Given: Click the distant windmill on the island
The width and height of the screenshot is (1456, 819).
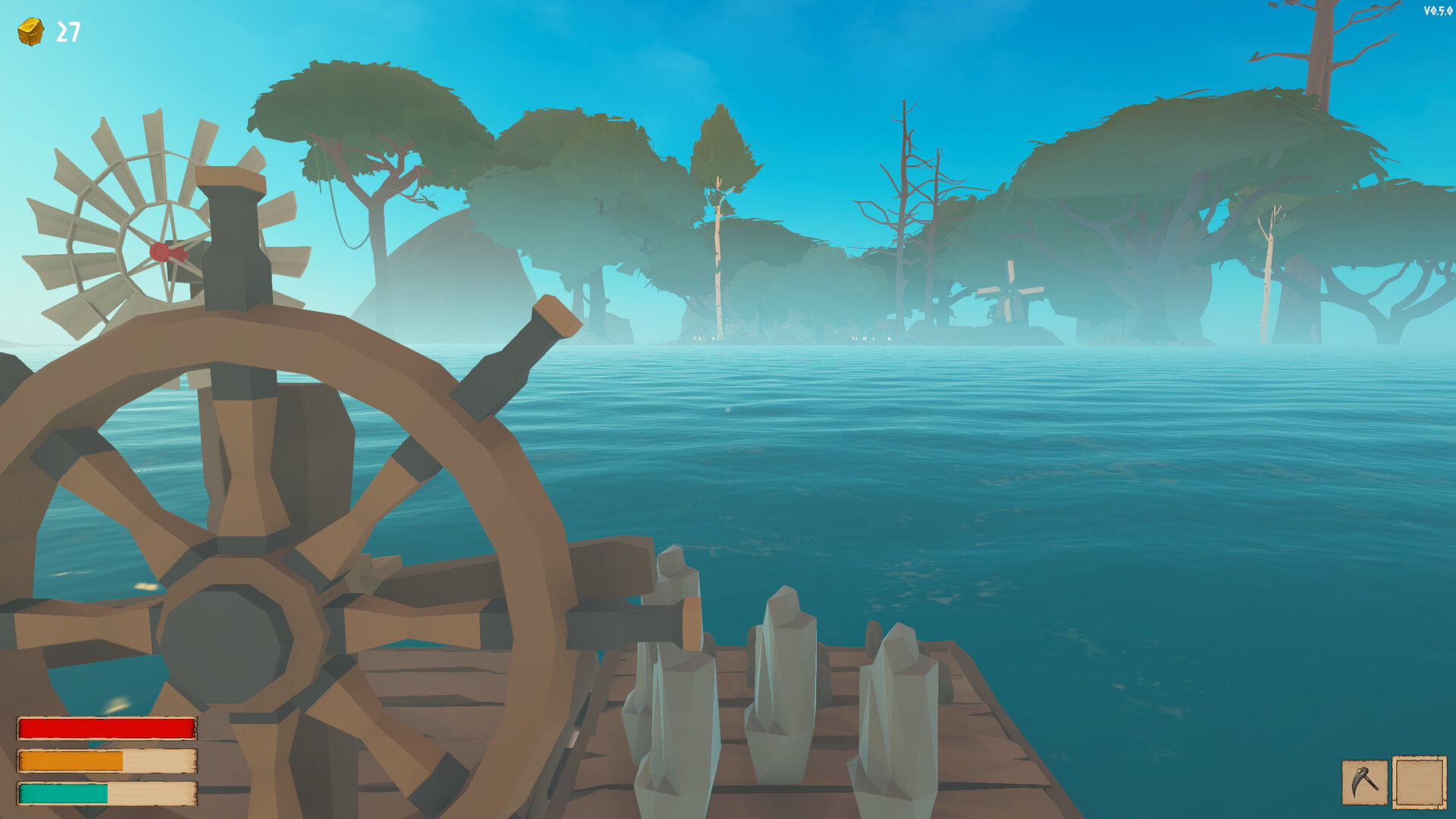Looking at the screenshot, I should coord(1010,292).
